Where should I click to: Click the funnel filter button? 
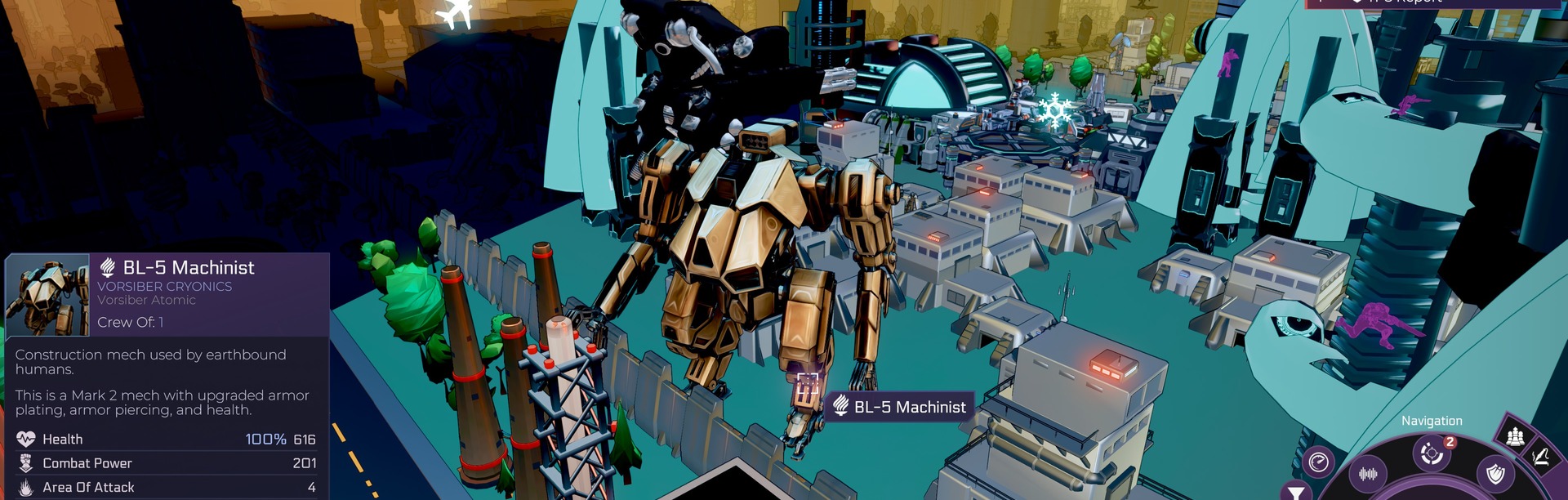coord(1294,492)
